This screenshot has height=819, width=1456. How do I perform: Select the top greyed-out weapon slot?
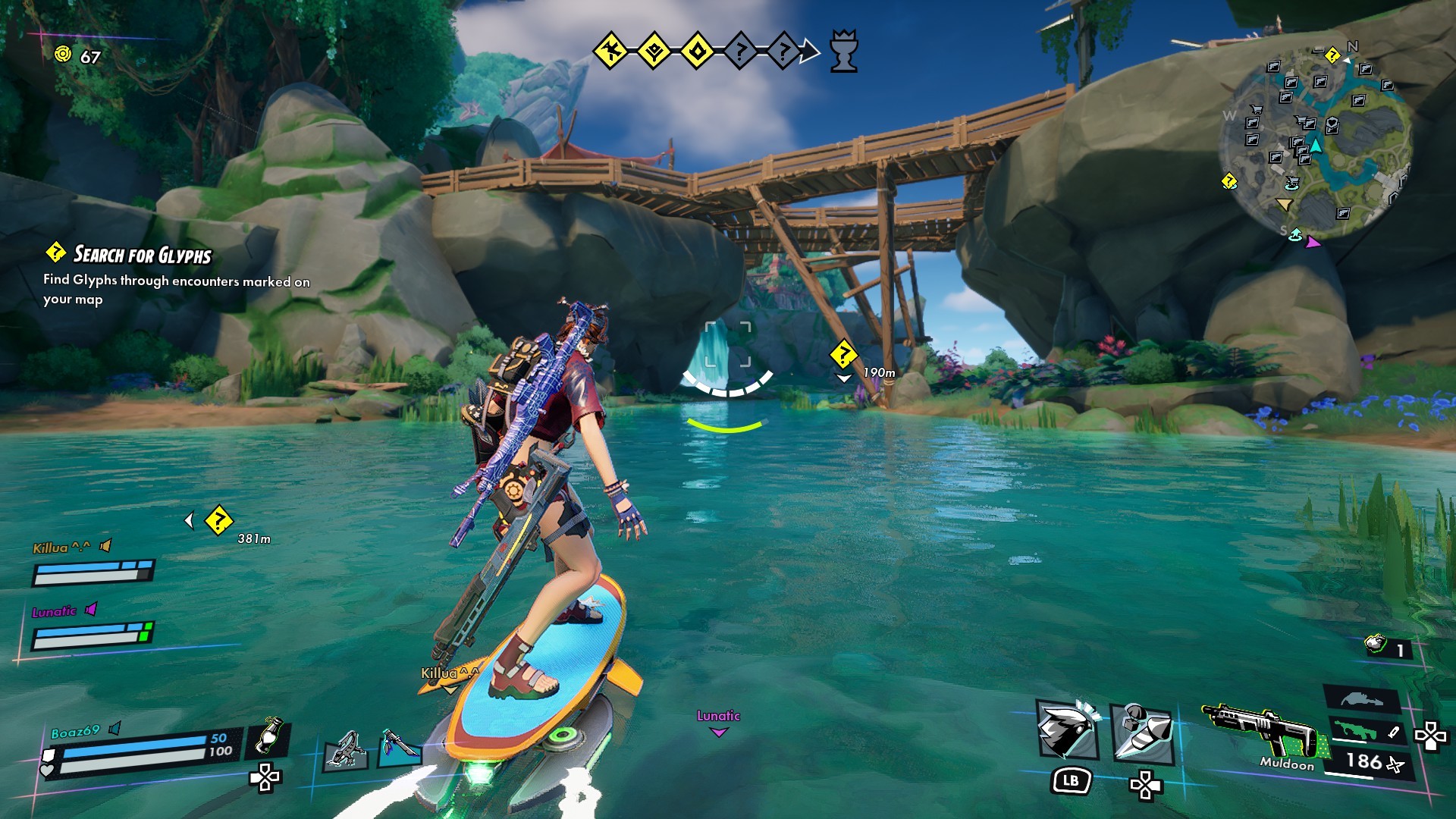1361,698
